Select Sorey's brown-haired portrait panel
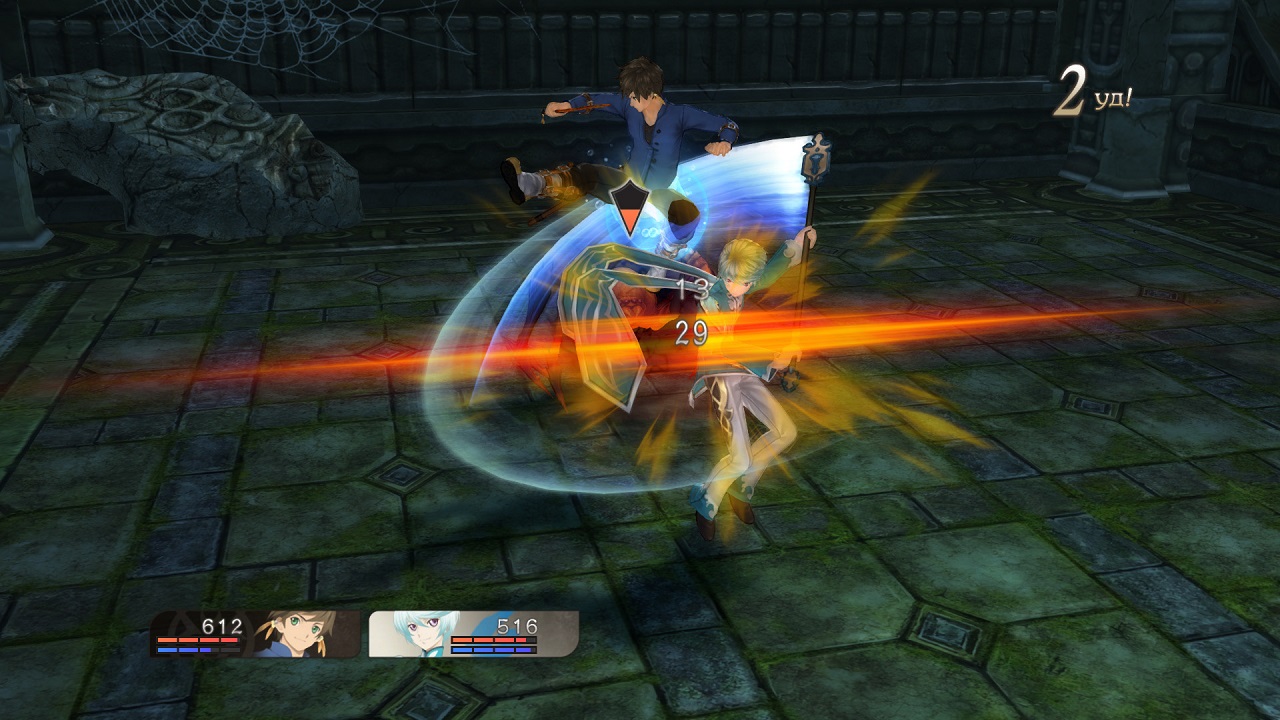This screenshot has height=720, width=1280. point(257,634)
